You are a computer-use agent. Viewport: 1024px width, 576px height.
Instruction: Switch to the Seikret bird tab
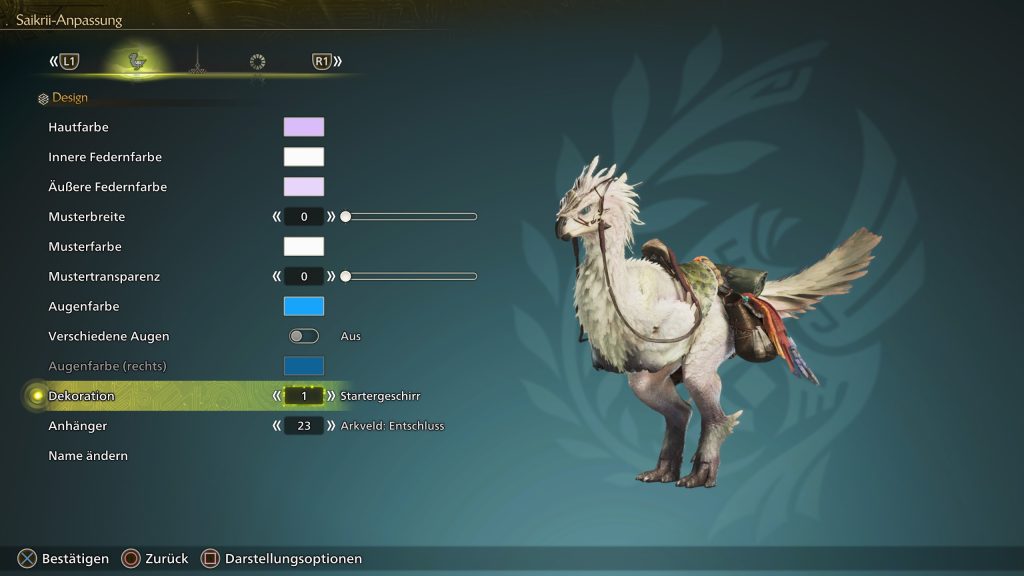(x=138, y=62)
